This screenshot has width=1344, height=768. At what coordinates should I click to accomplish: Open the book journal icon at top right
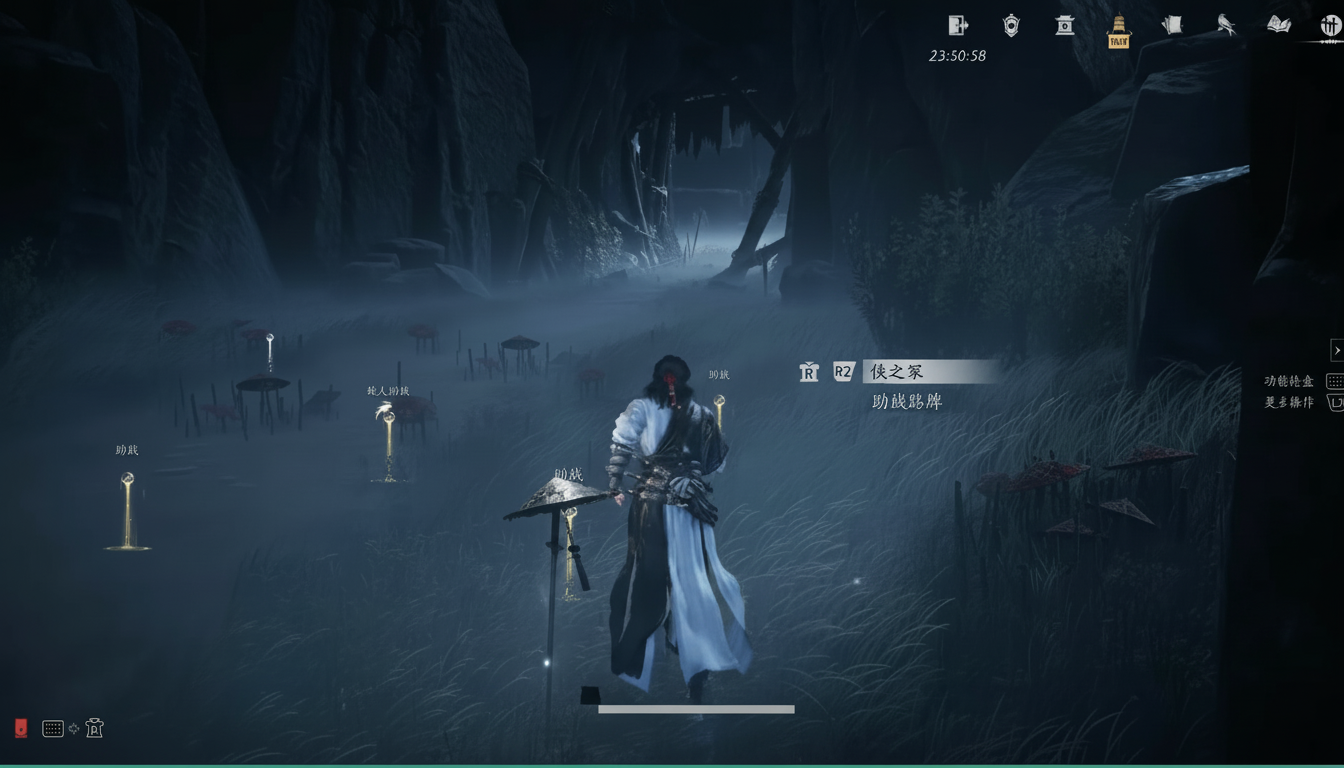pos(1280,25)
